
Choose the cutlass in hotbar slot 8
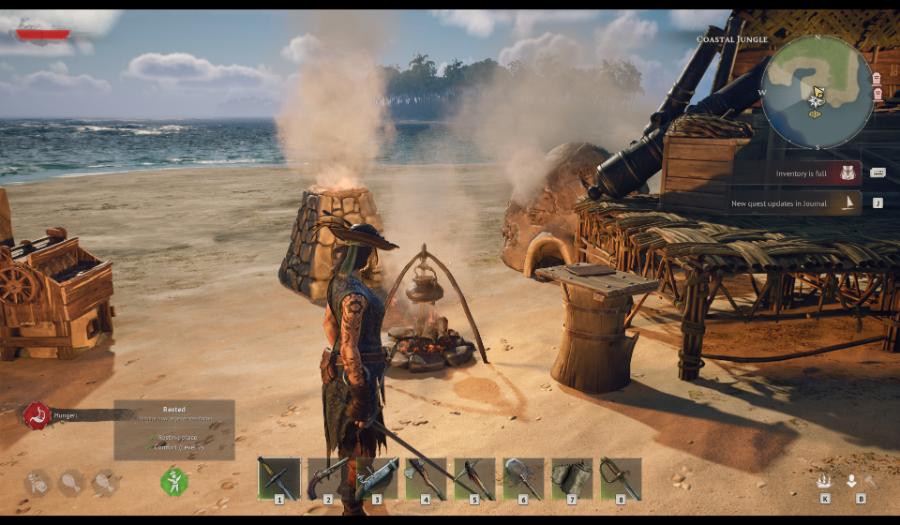click(621, 478)
